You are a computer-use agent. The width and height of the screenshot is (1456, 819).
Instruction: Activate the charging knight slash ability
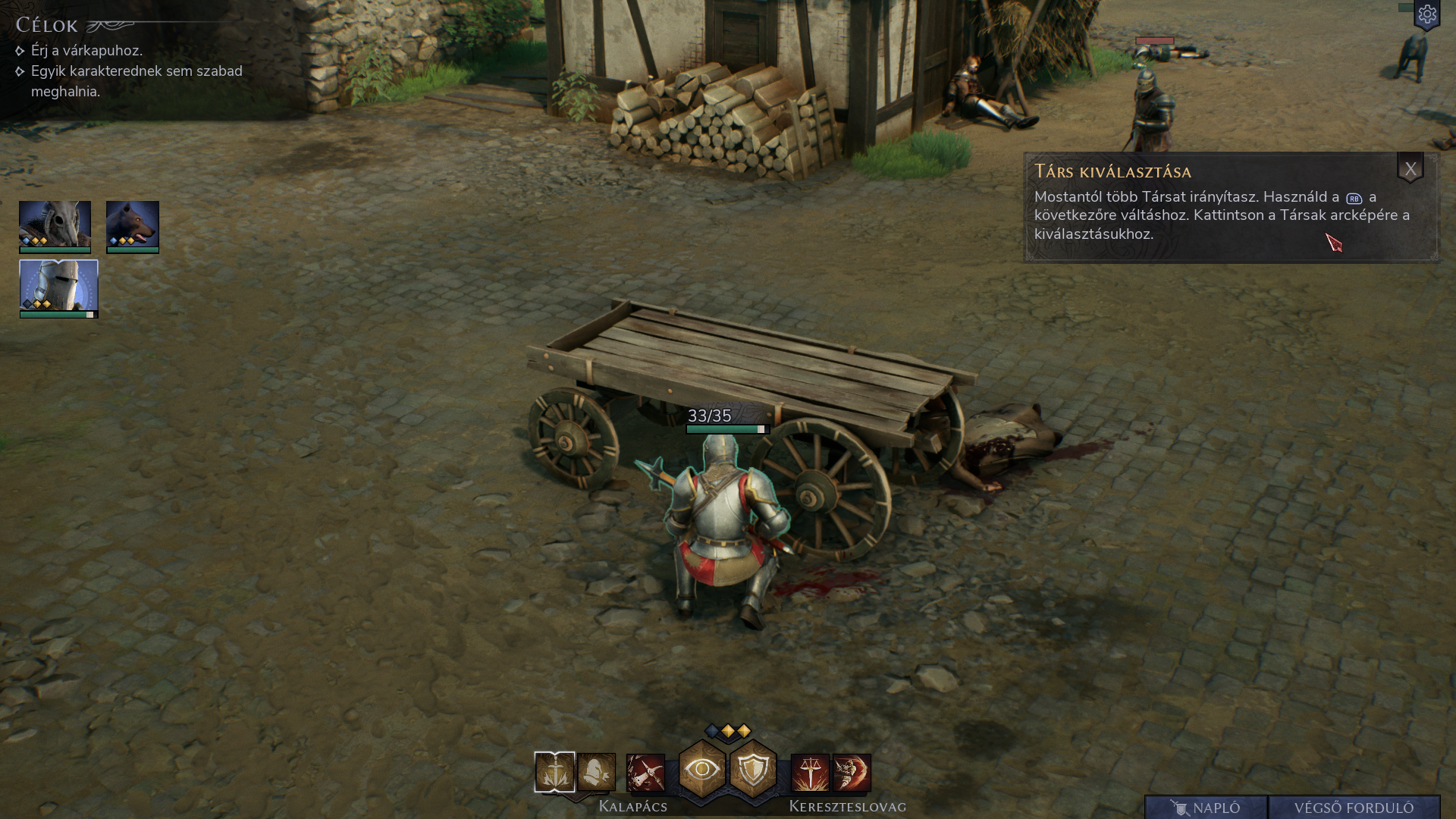tap(852, 773)
